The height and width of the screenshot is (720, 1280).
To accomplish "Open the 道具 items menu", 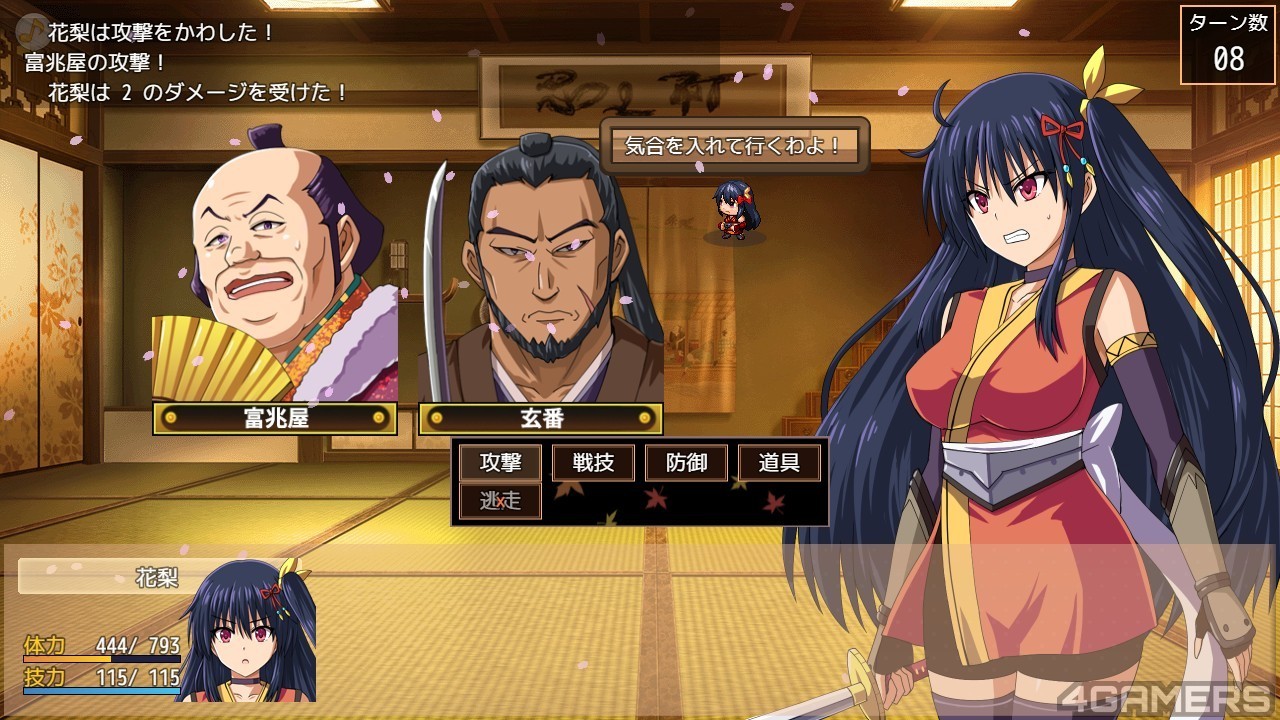I will pos(779,462).
